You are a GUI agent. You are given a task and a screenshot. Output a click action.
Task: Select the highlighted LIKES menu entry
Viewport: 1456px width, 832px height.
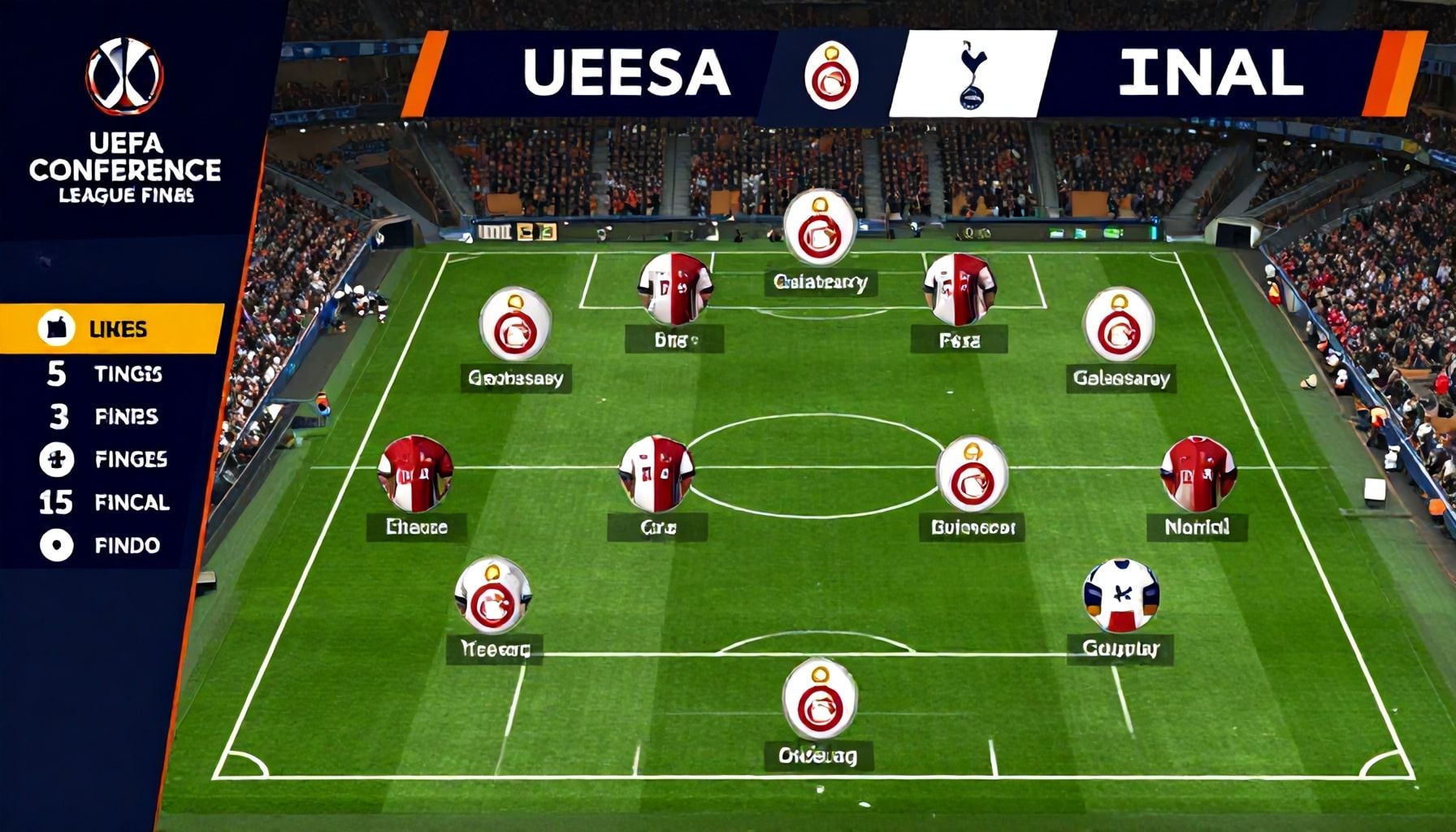tap(111, 329)
